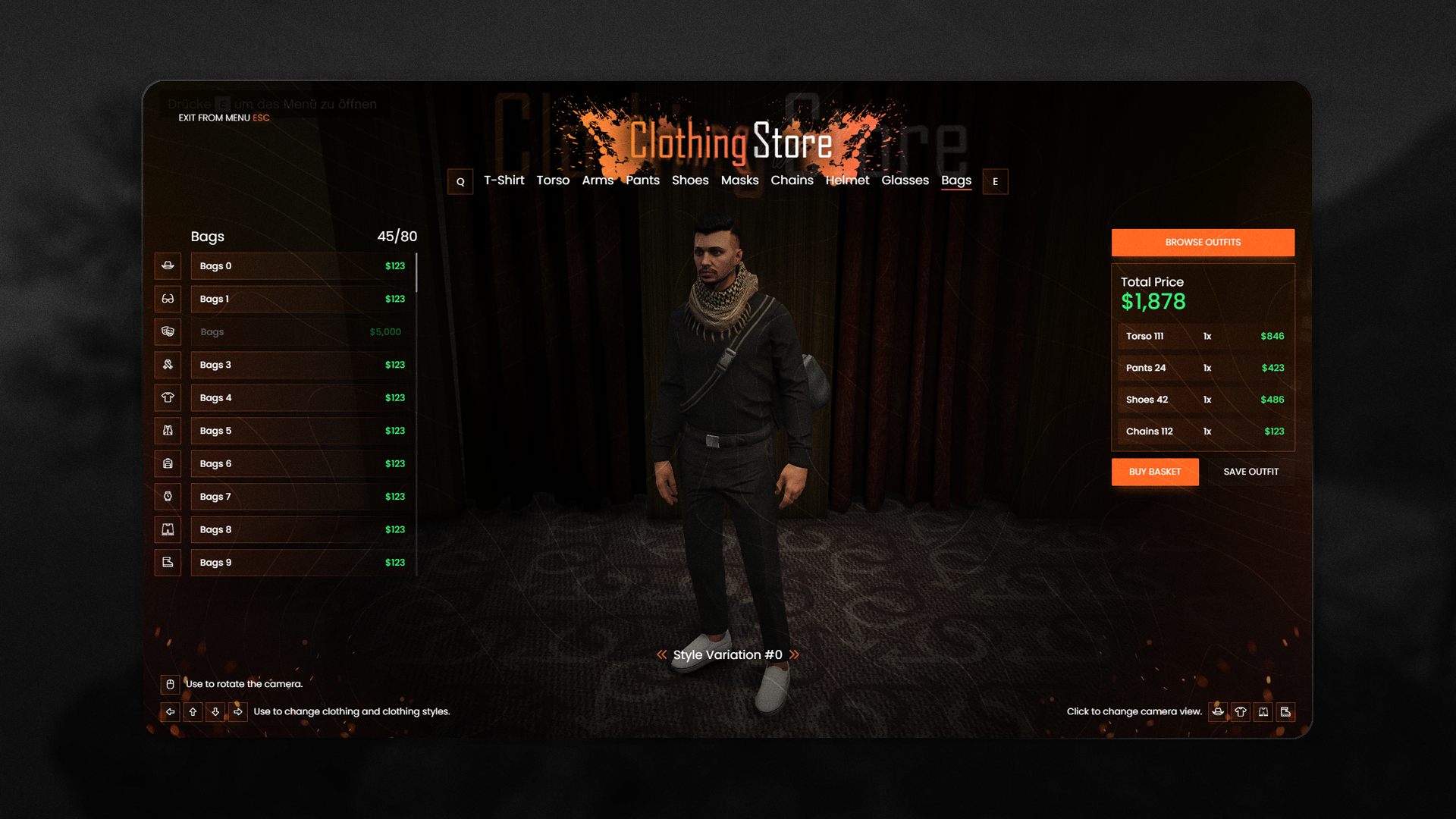Click the glasses icon next to Bags 1

tap(168, 299)
